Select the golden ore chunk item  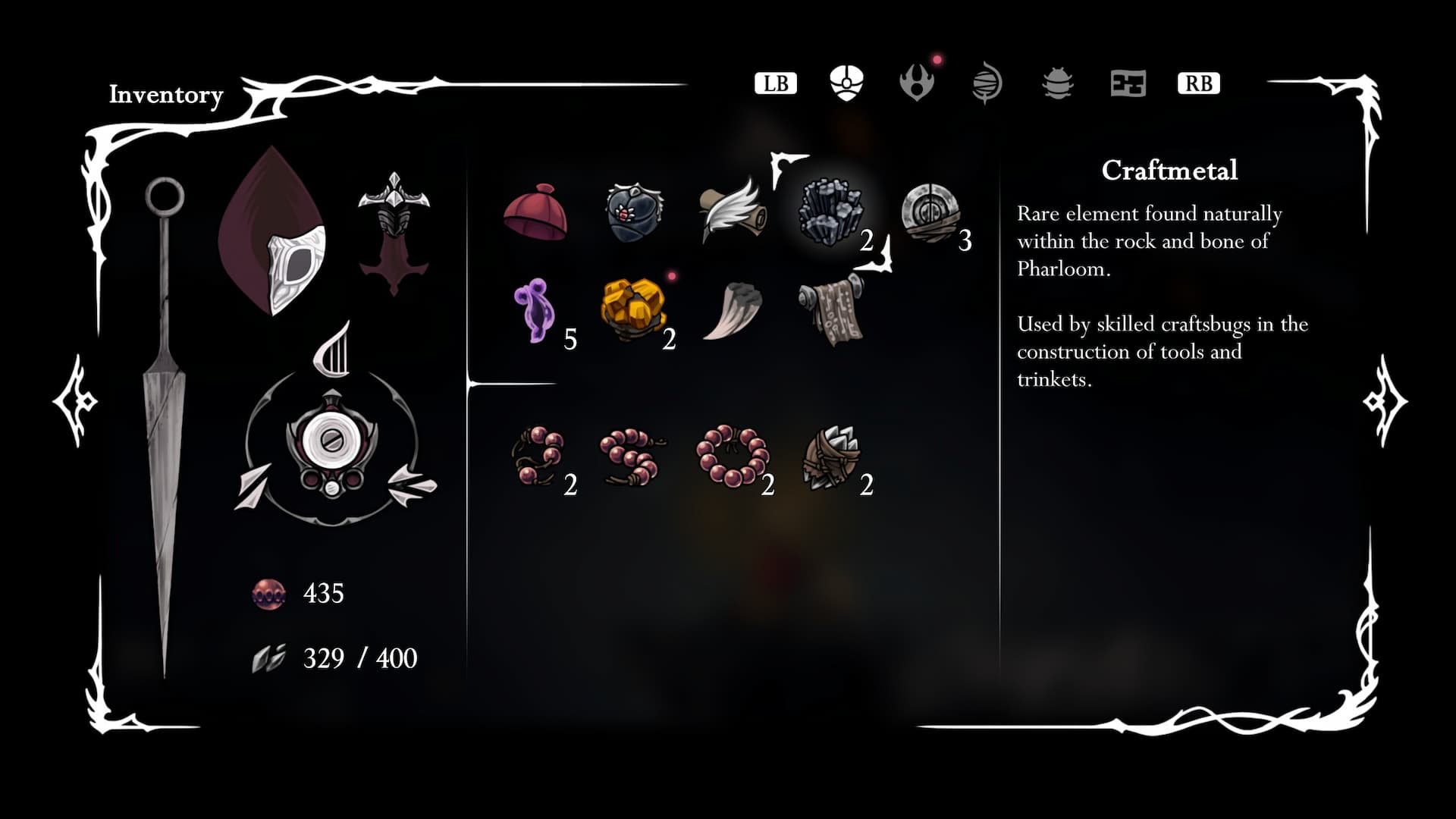pyautogui.click(x=633, y=309)
